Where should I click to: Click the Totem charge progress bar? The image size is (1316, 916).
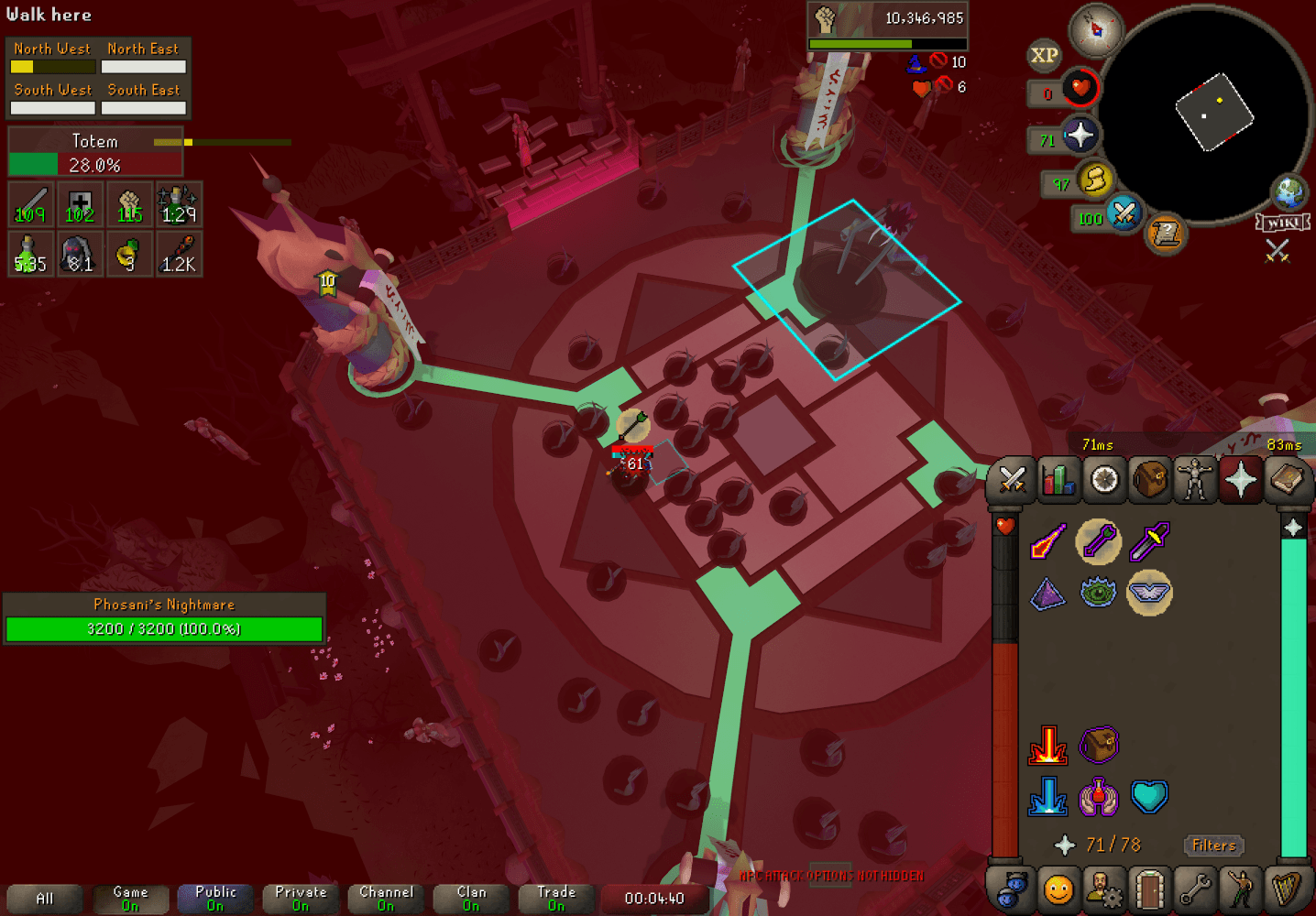[95, 164]
